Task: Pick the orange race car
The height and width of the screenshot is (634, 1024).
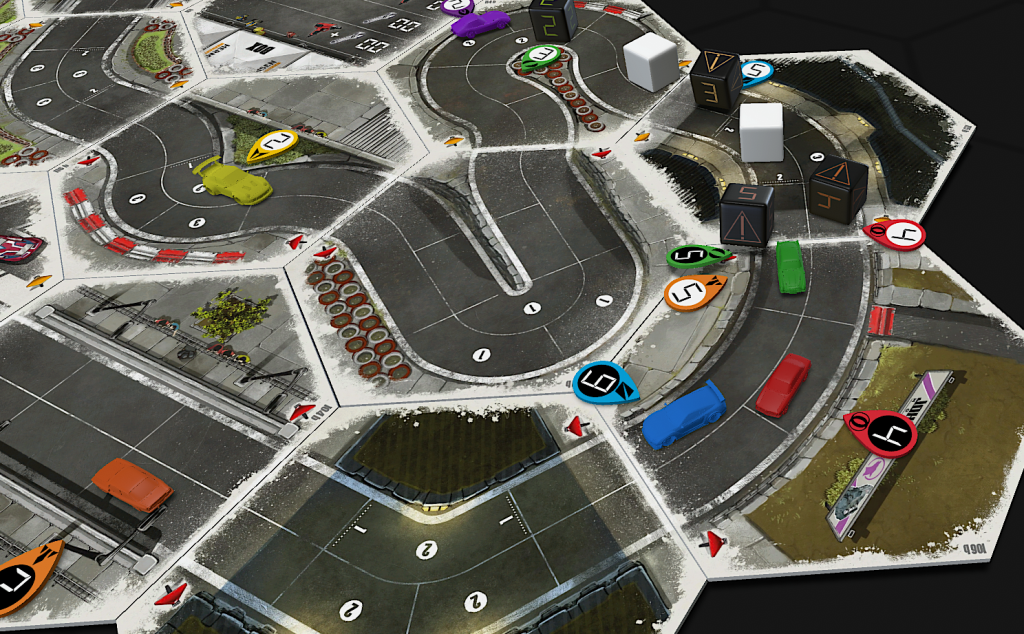Action: pyautogui.click(x=132, y=486)
